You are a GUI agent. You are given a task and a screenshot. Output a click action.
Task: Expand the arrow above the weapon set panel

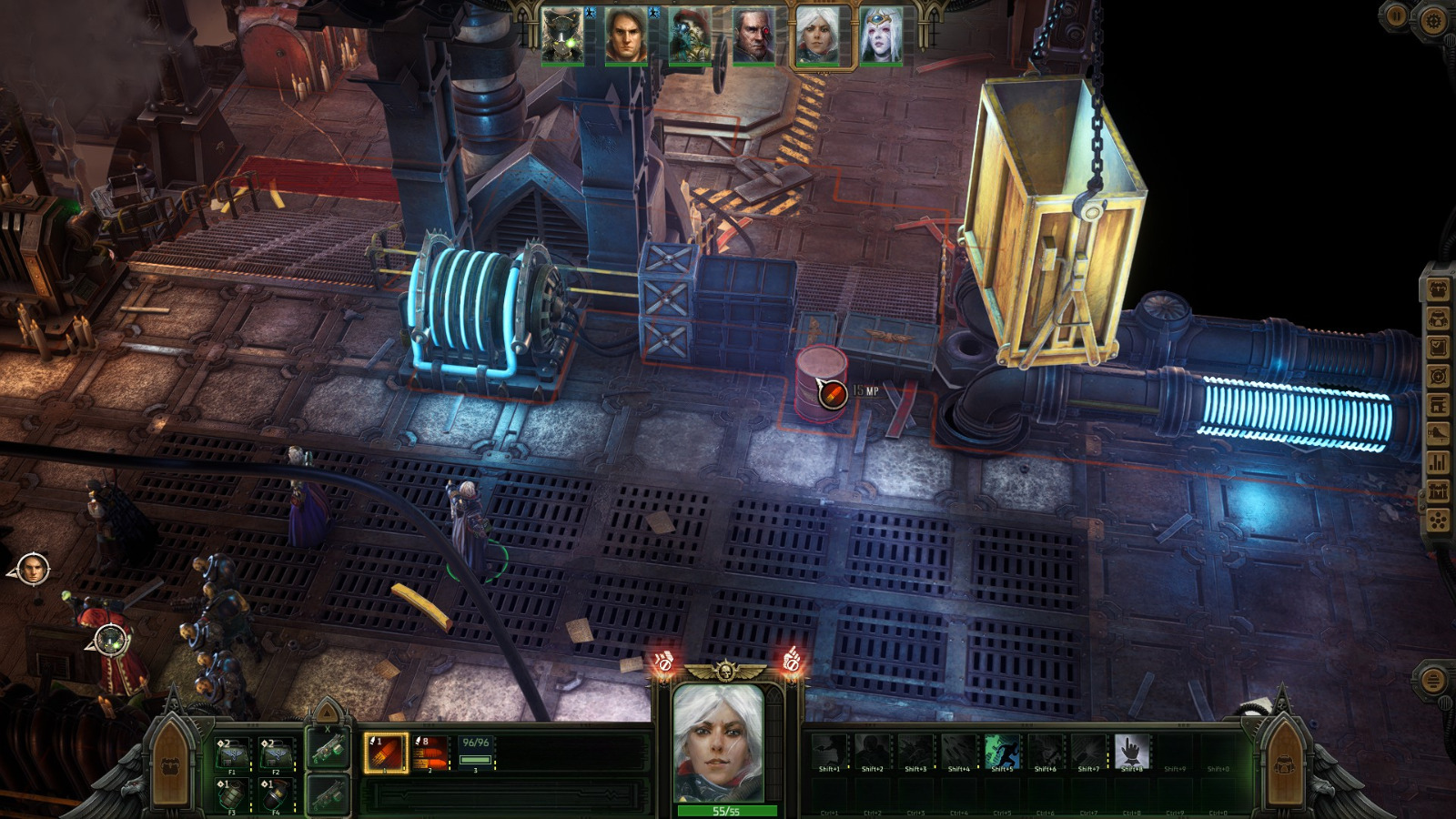click(327, 712)
